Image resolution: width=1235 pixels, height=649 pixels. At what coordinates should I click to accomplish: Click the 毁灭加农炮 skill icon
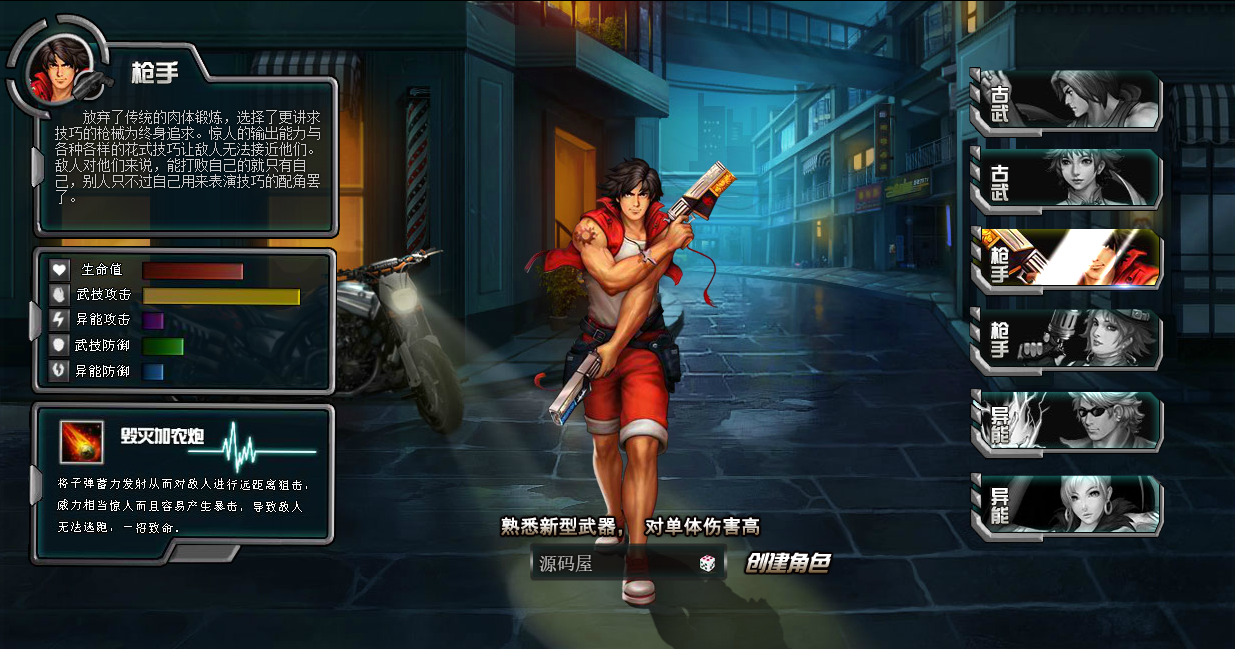pos(82,442)
